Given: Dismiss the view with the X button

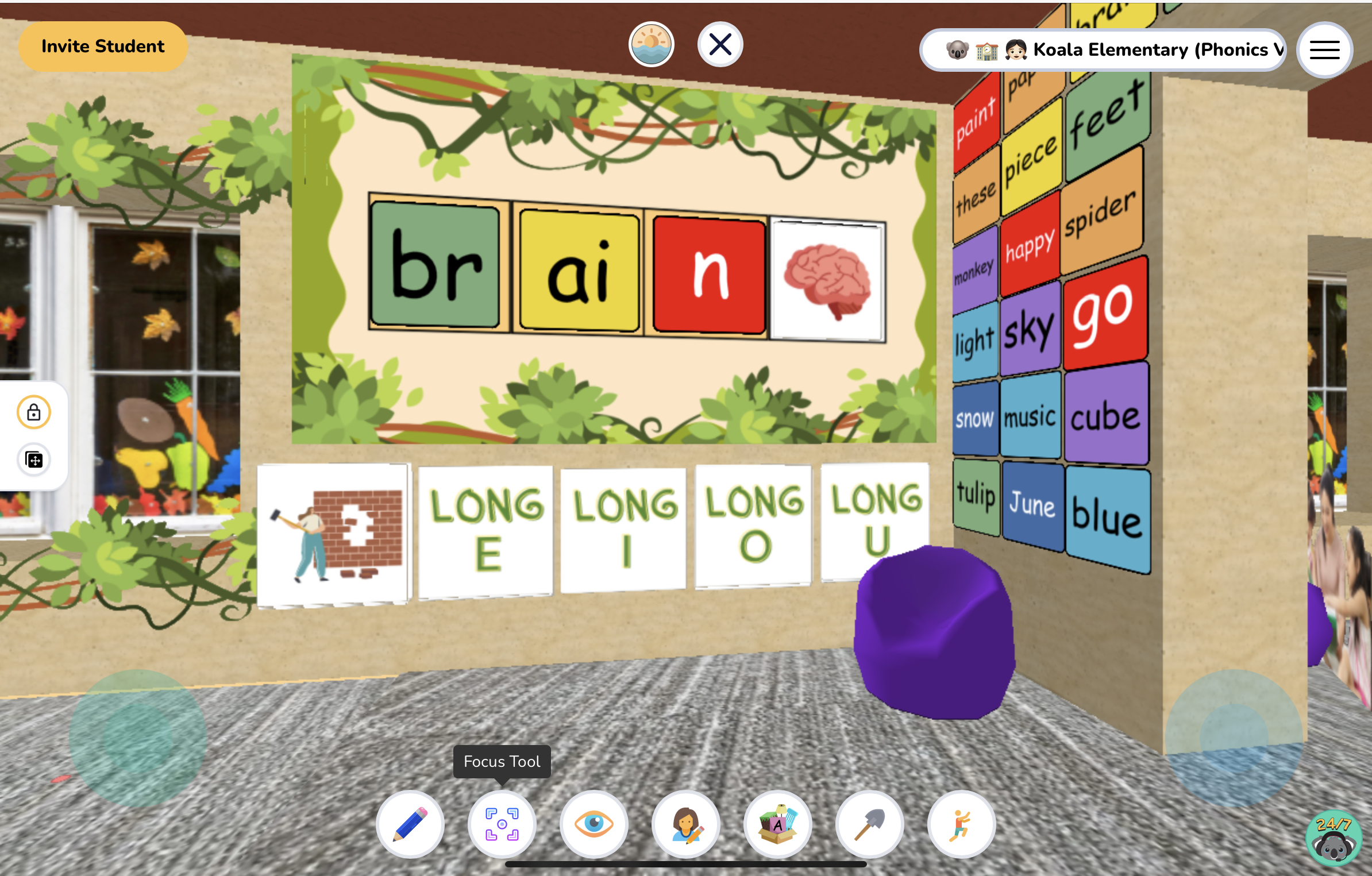Looking at the screenshot, I should pyautogui.click(x=721, y=44).
